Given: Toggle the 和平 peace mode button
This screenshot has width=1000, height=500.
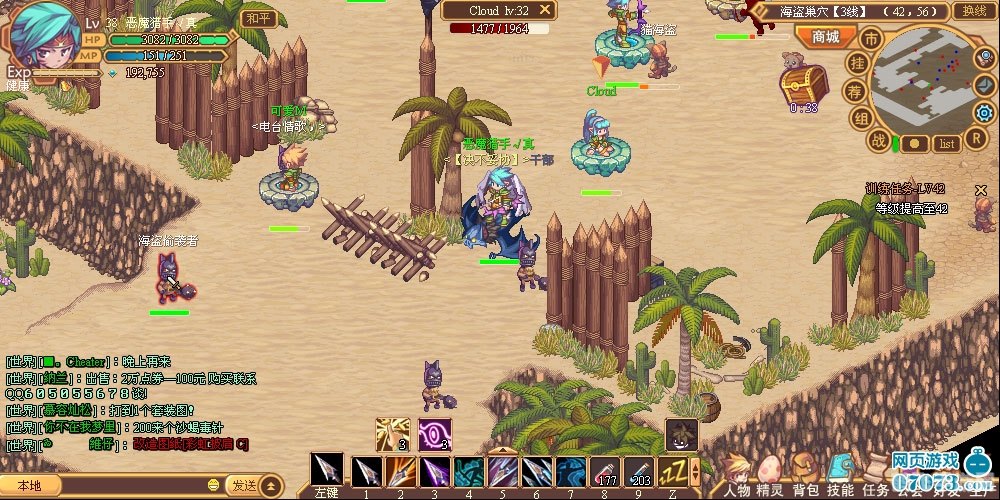Looking at the screenshot, I should coord(258,17).
